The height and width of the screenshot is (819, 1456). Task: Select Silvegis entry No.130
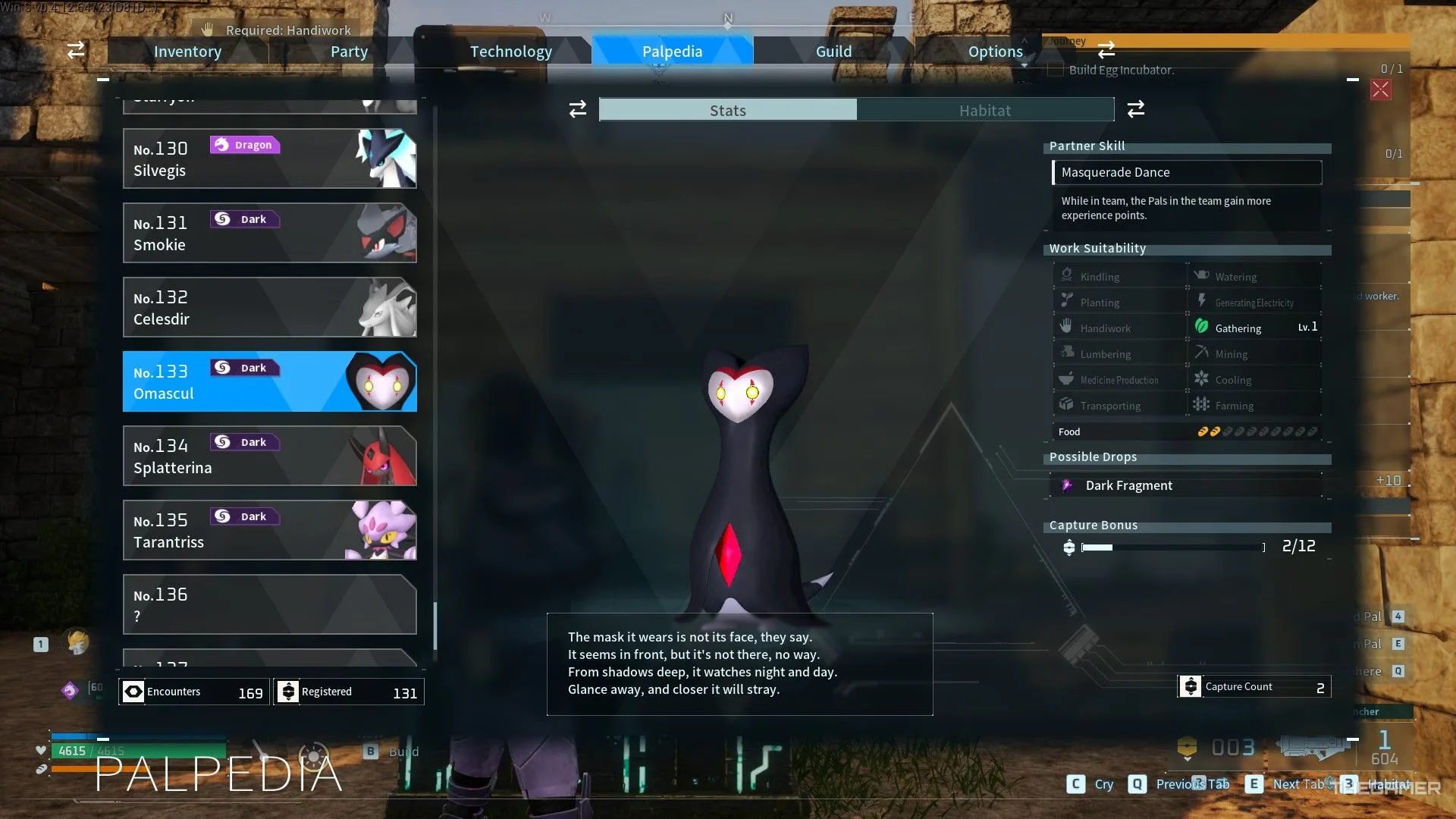[269, 158]
